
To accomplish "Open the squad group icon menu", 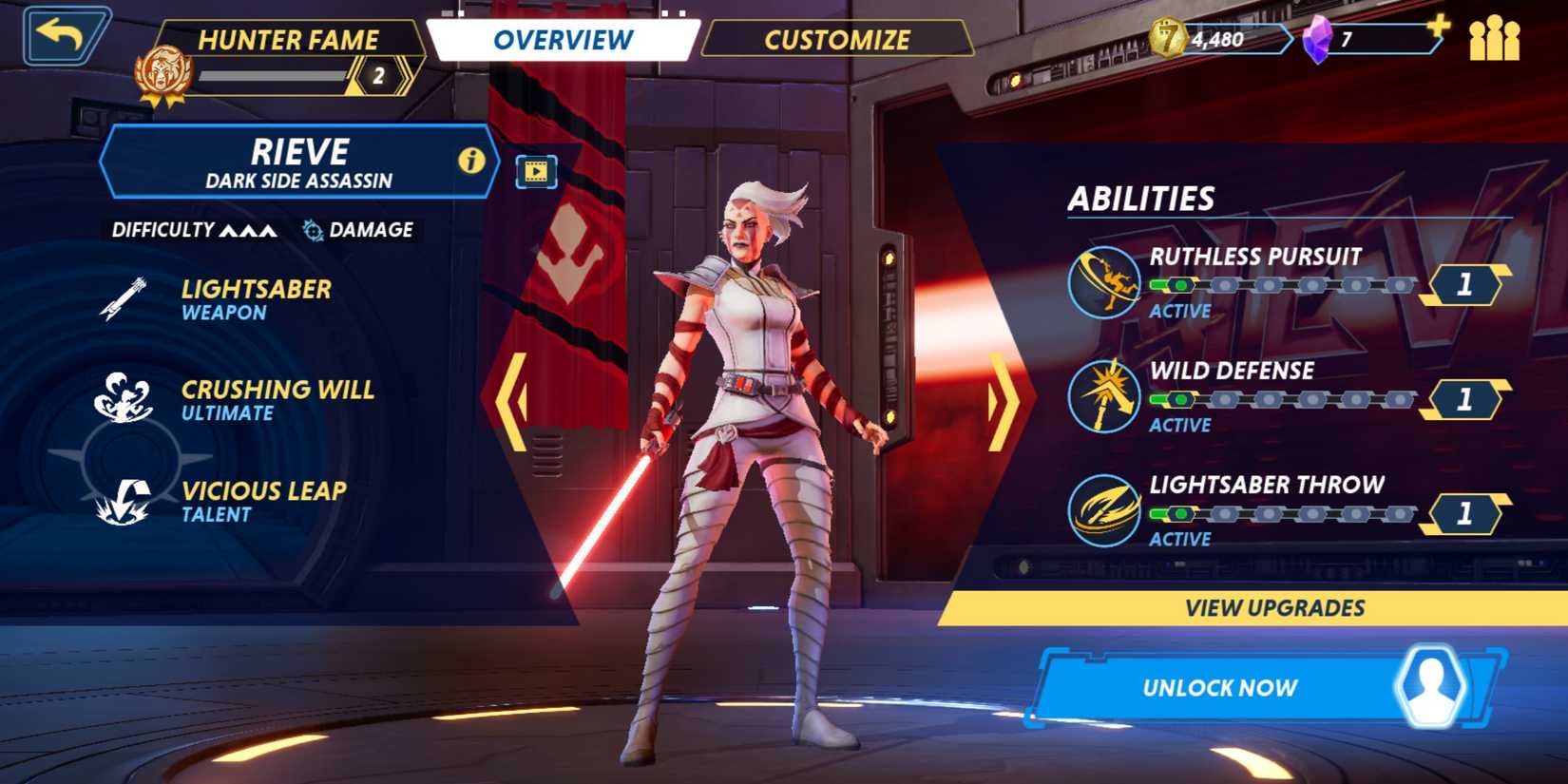I will 1495,39.
